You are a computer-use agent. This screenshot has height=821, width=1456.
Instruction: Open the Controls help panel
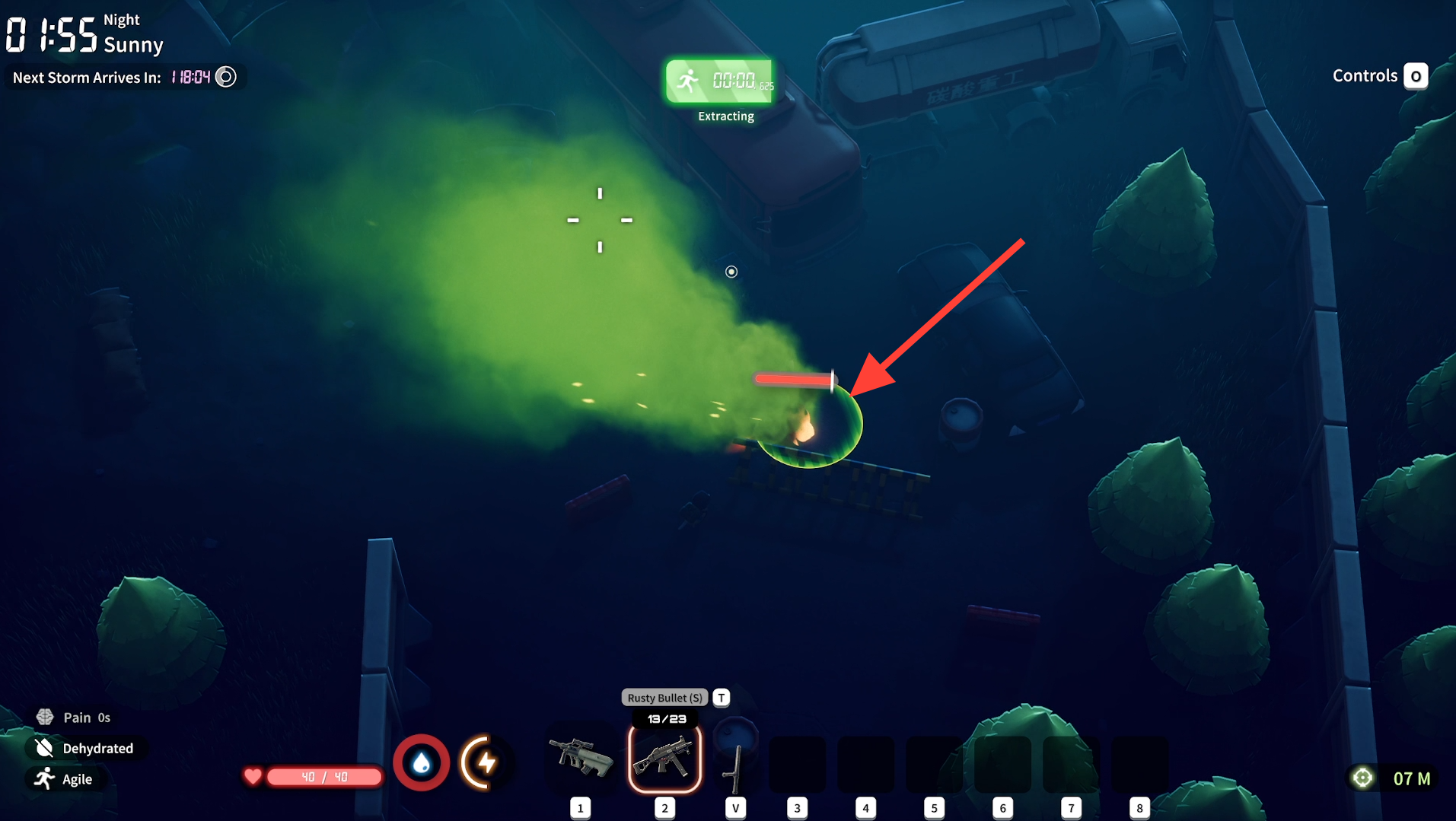click(x=1379, y=76)
